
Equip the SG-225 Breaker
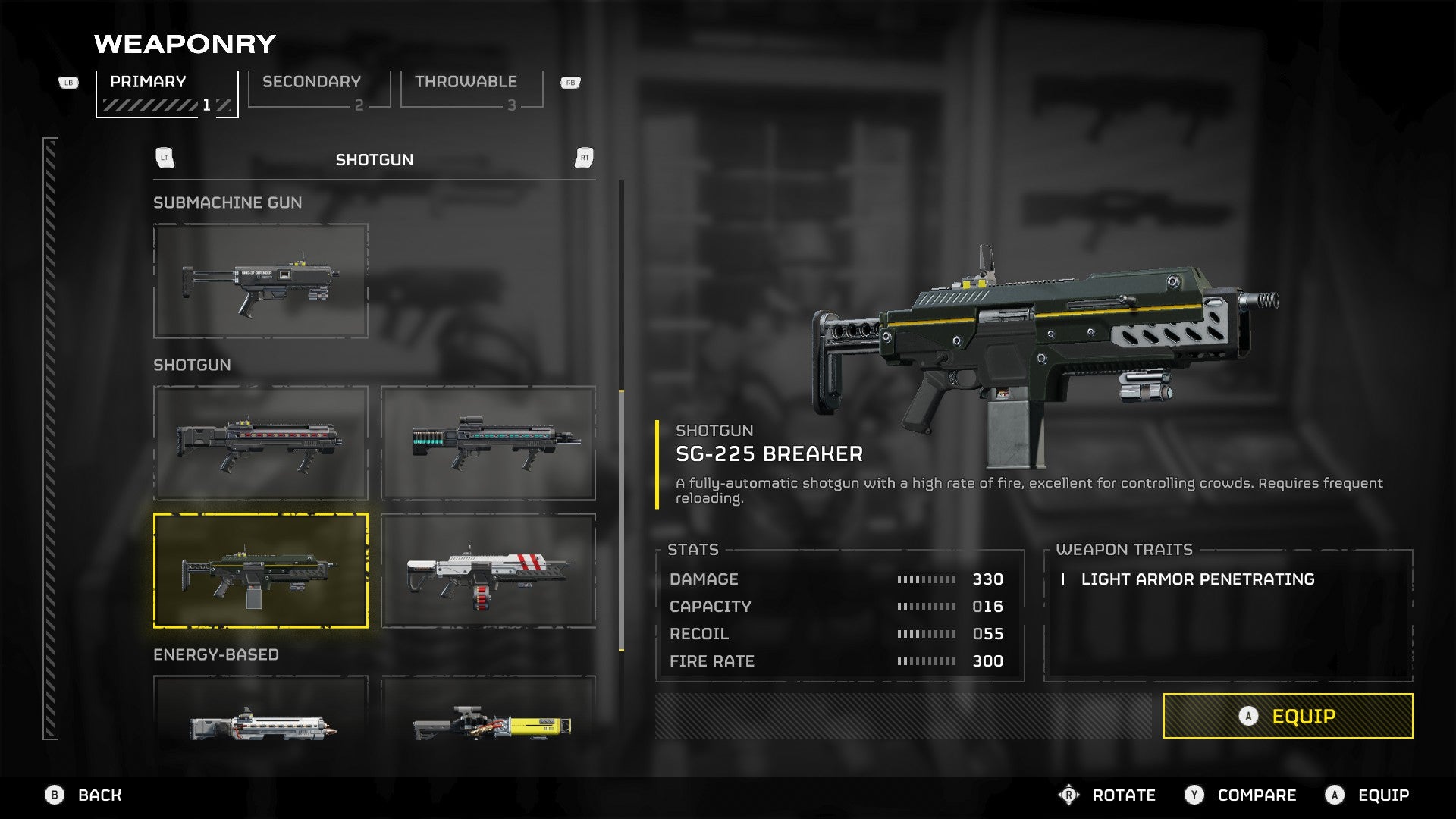tap(1288, 716)
